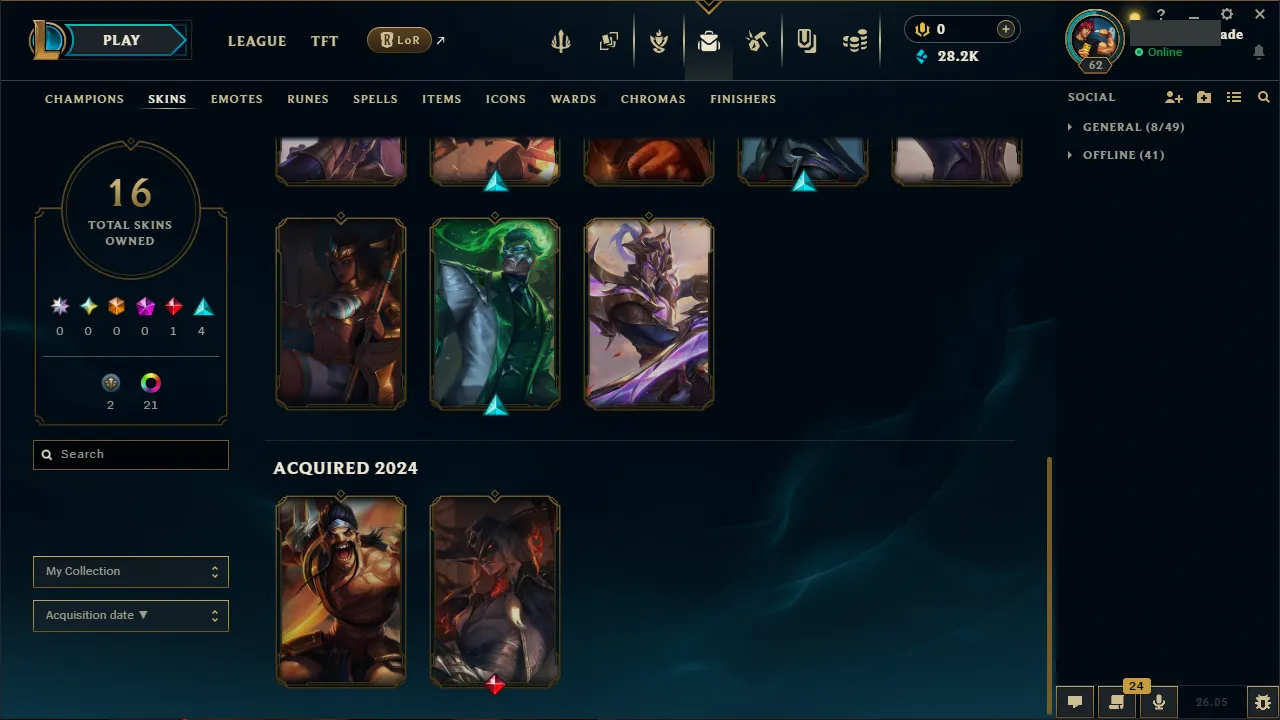Switch to the CHROMAS tab
The image size is (1280, 720).
653,99
